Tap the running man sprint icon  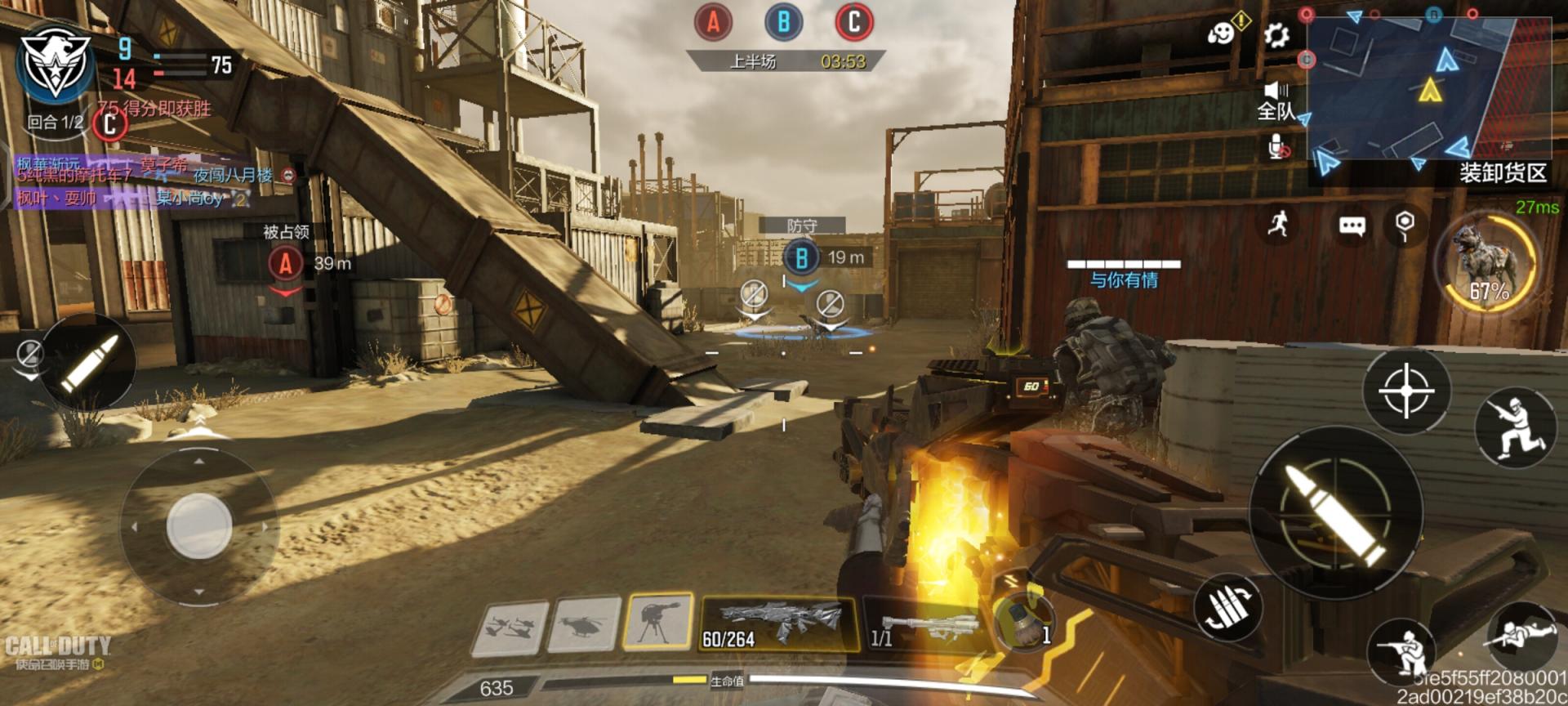point(1279,223)
